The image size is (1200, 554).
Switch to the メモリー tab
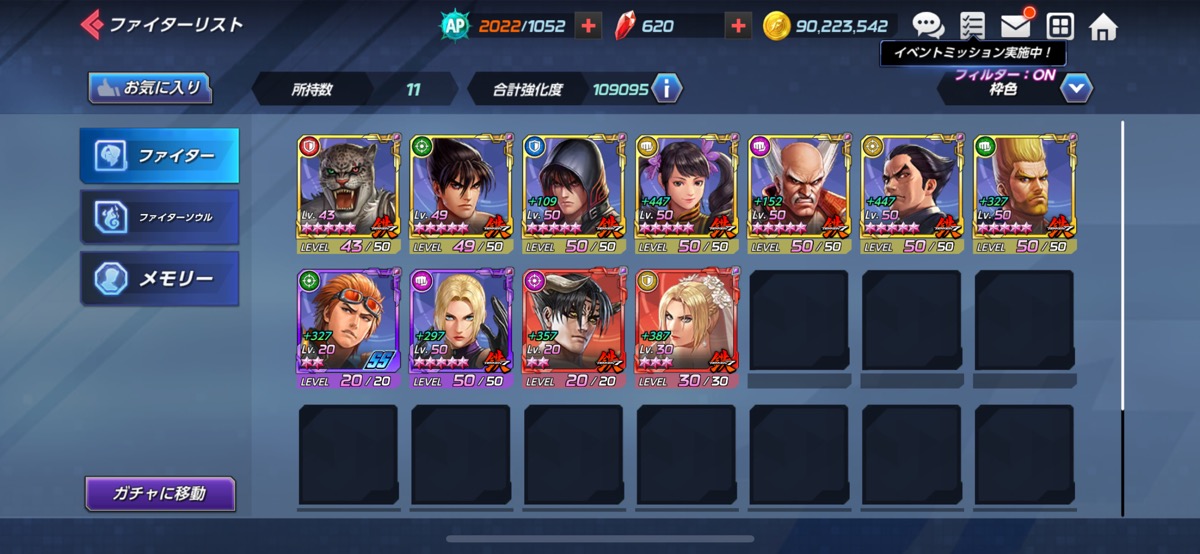coord(160,278)
